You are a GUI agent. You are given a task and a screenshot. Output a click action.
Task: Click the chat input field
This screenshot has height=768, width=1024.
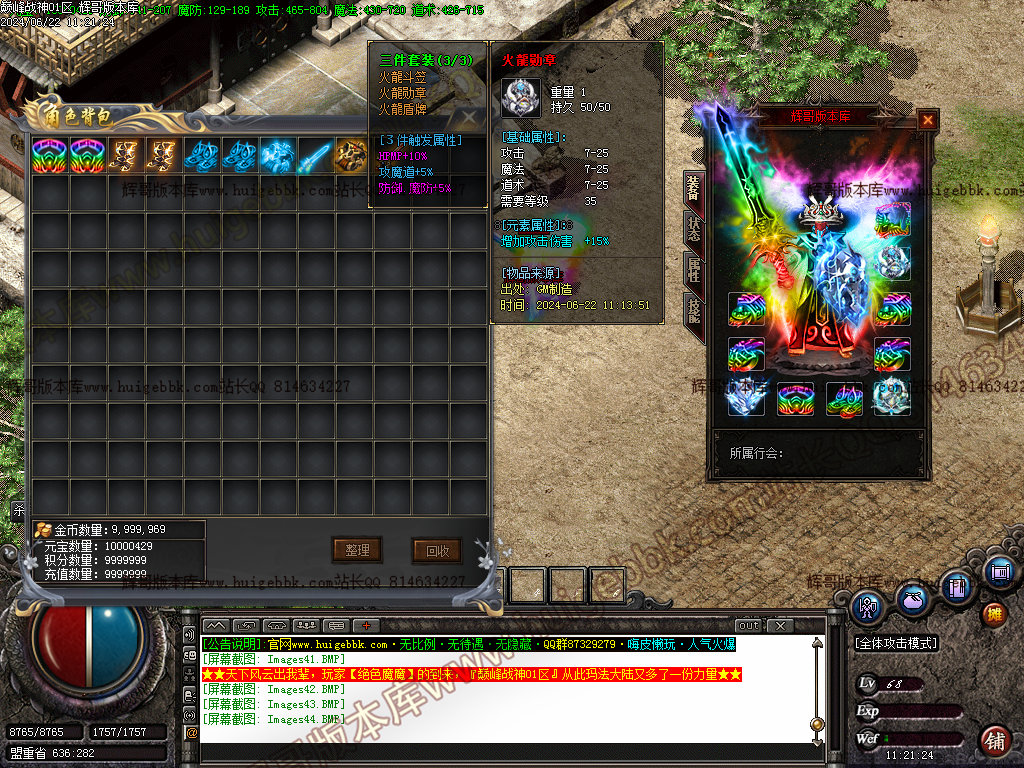point(500,751)
